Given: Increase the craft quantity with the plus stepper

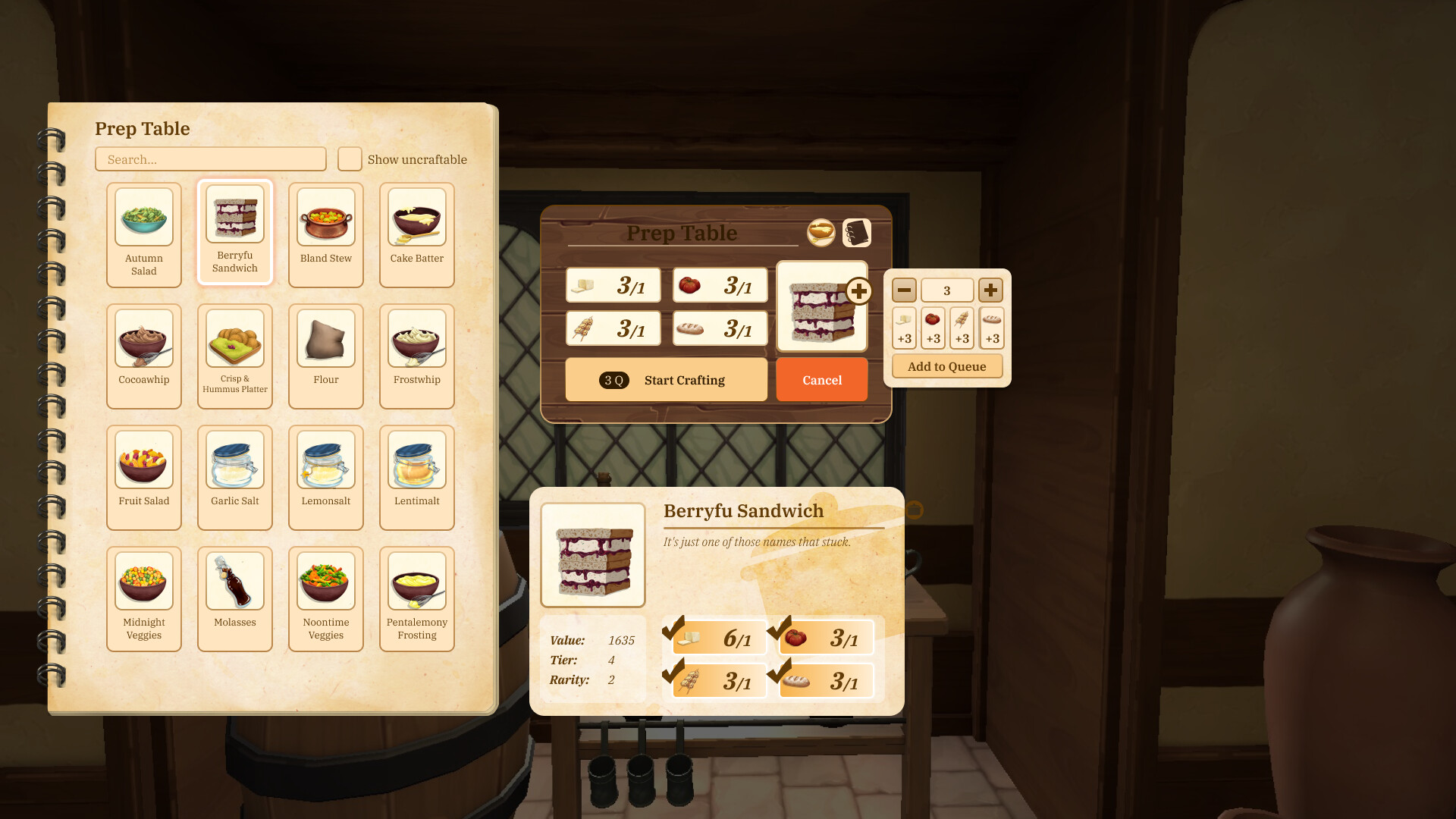Looking at the screenshot, I should coord(992,290).
